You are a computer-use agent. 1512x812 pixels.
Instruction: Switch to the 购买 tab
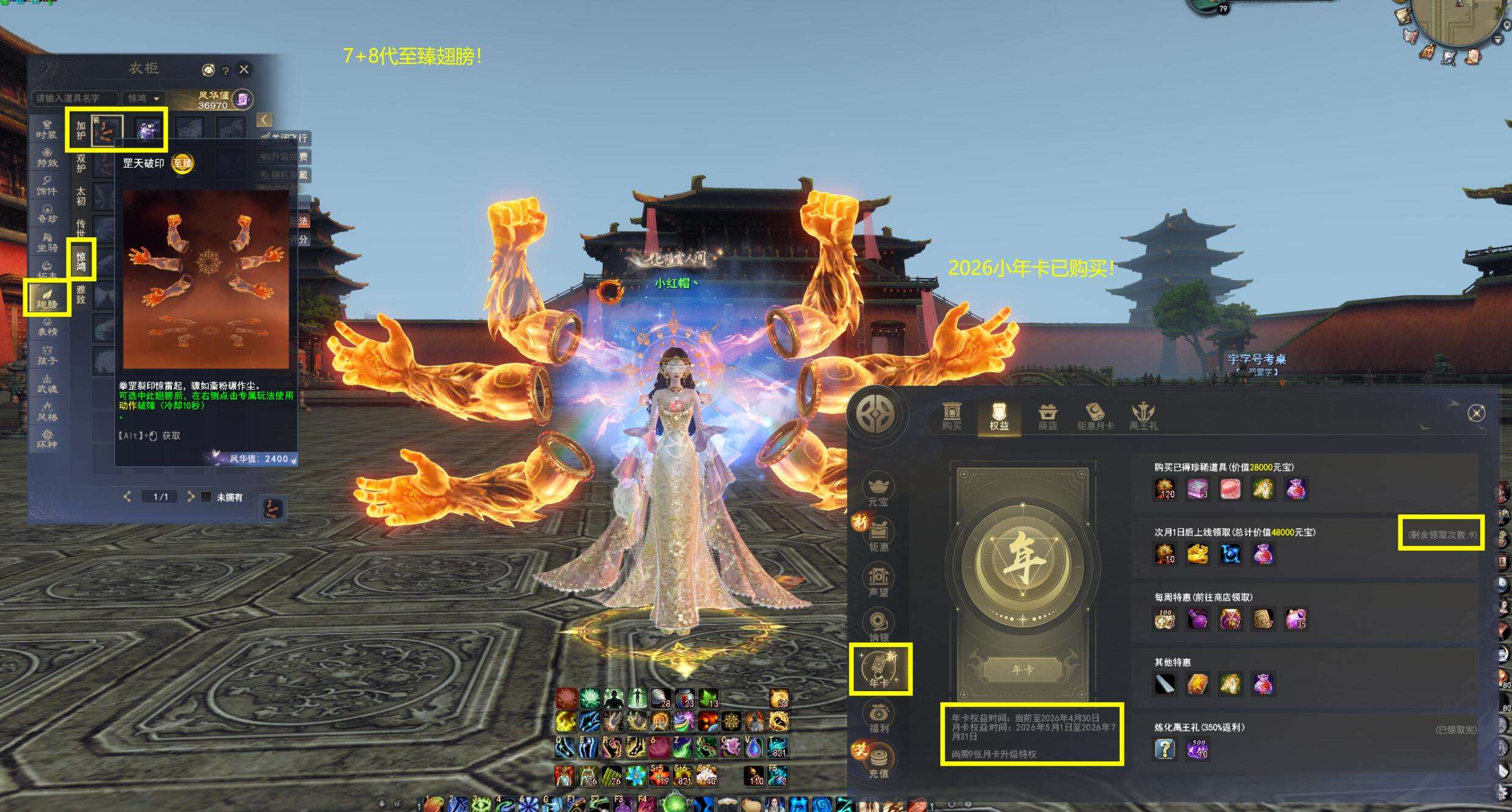[952, 416]
